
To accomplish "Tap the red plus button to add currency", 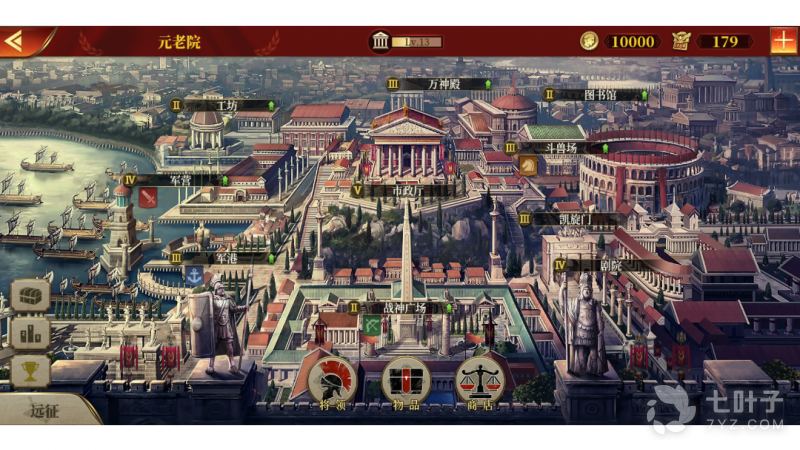I will coord(783,41).
